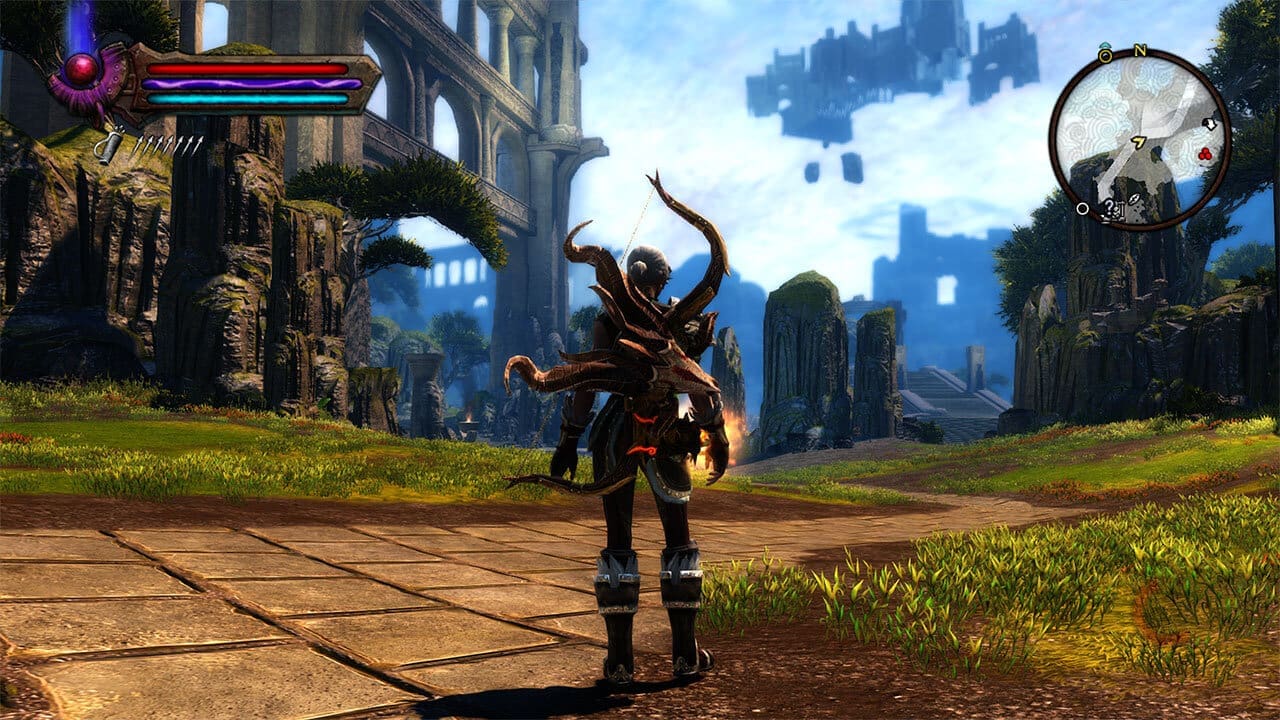
Task: Select the question mark quest marker on minimap
Action: (1109, 207)
